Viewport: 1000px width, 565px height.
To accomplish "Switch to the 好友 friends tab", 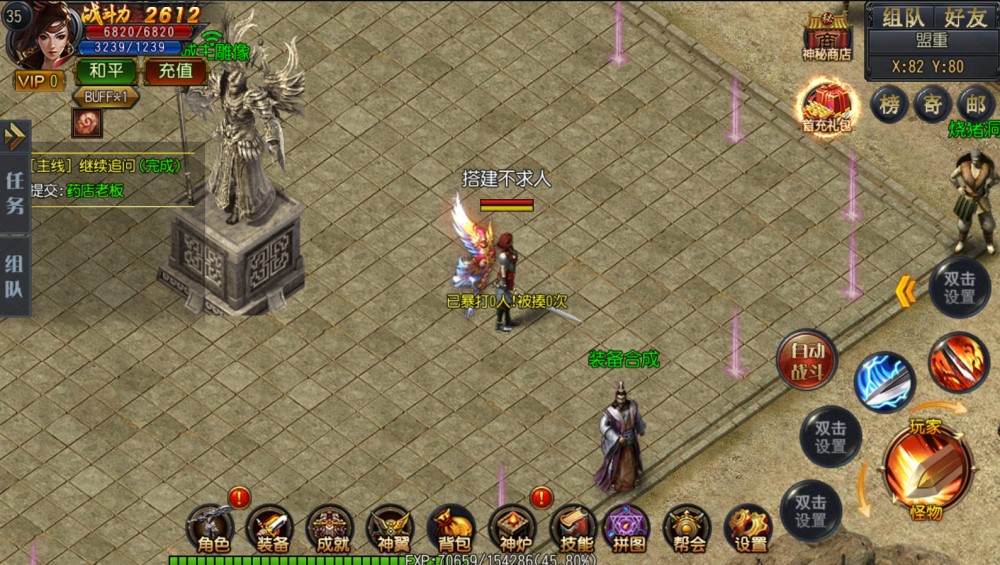I will [x=964, y=17].
